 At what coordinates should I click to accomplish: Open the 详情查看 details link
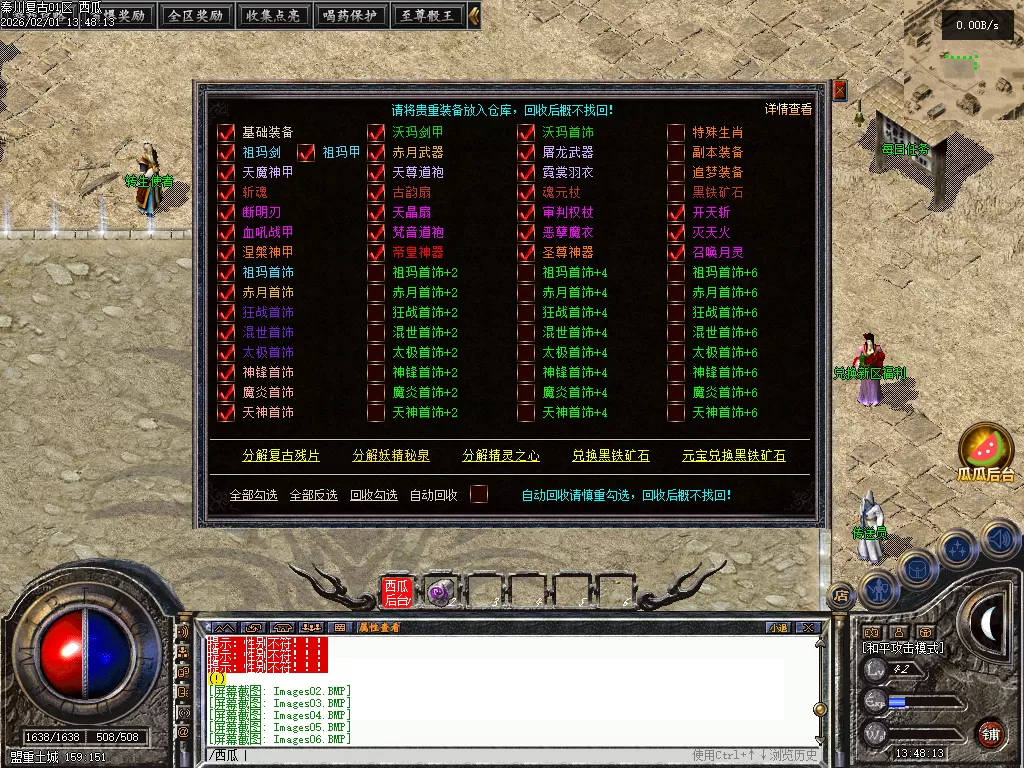click(x=788, y=109)
